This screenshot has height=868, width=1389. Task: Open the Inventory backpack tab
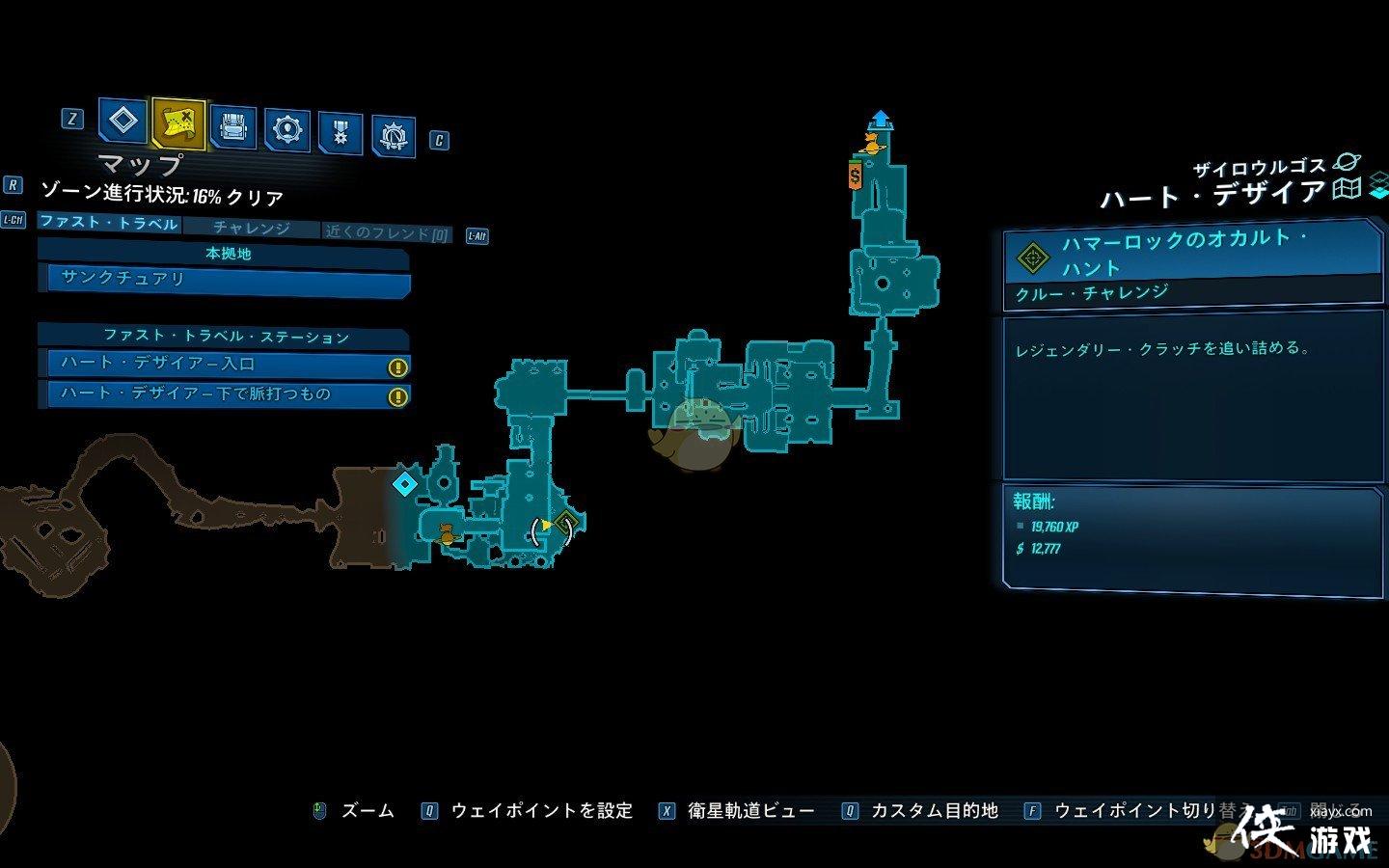pos(232,127)
